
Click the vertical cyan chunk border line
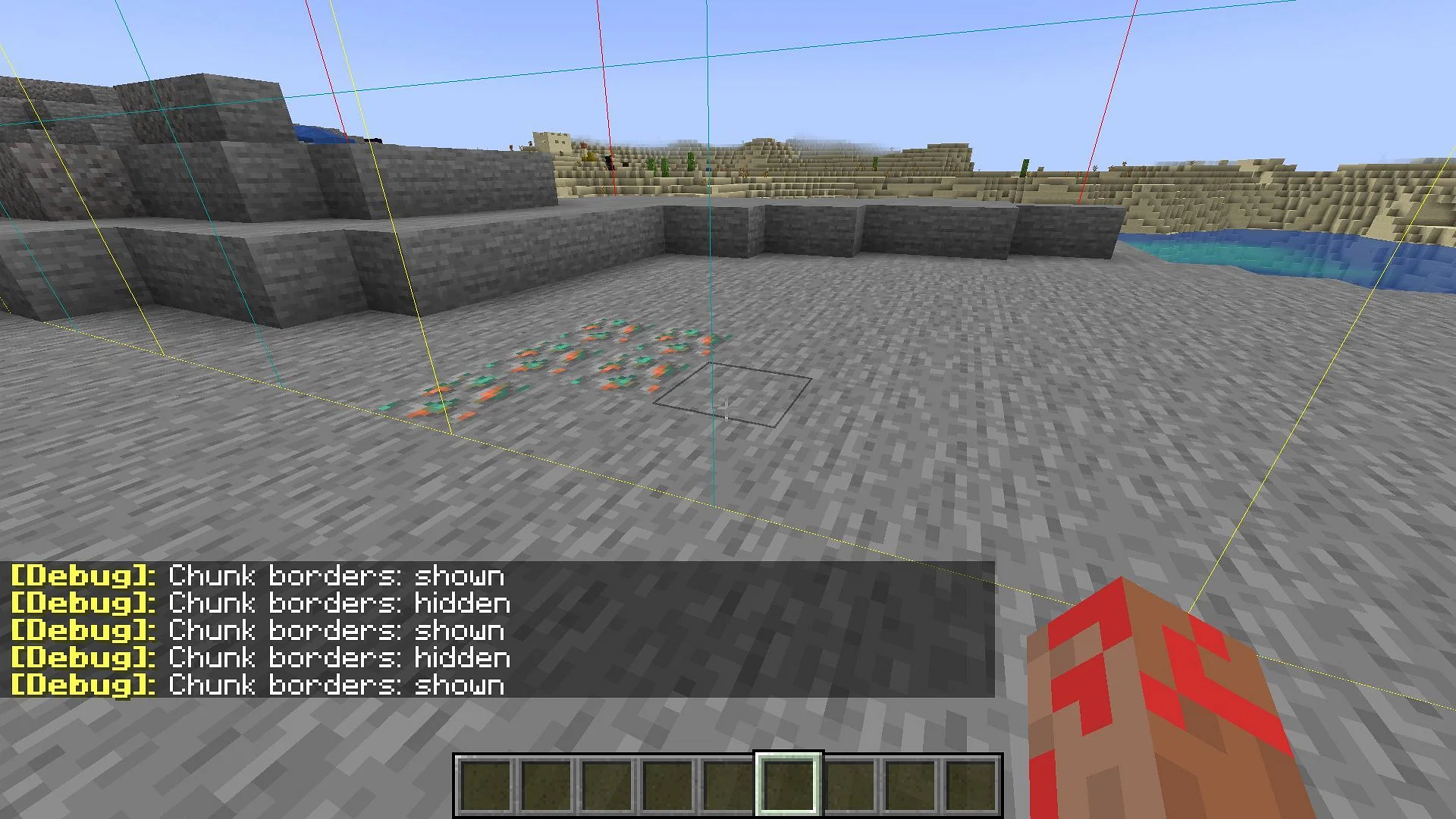711,303
